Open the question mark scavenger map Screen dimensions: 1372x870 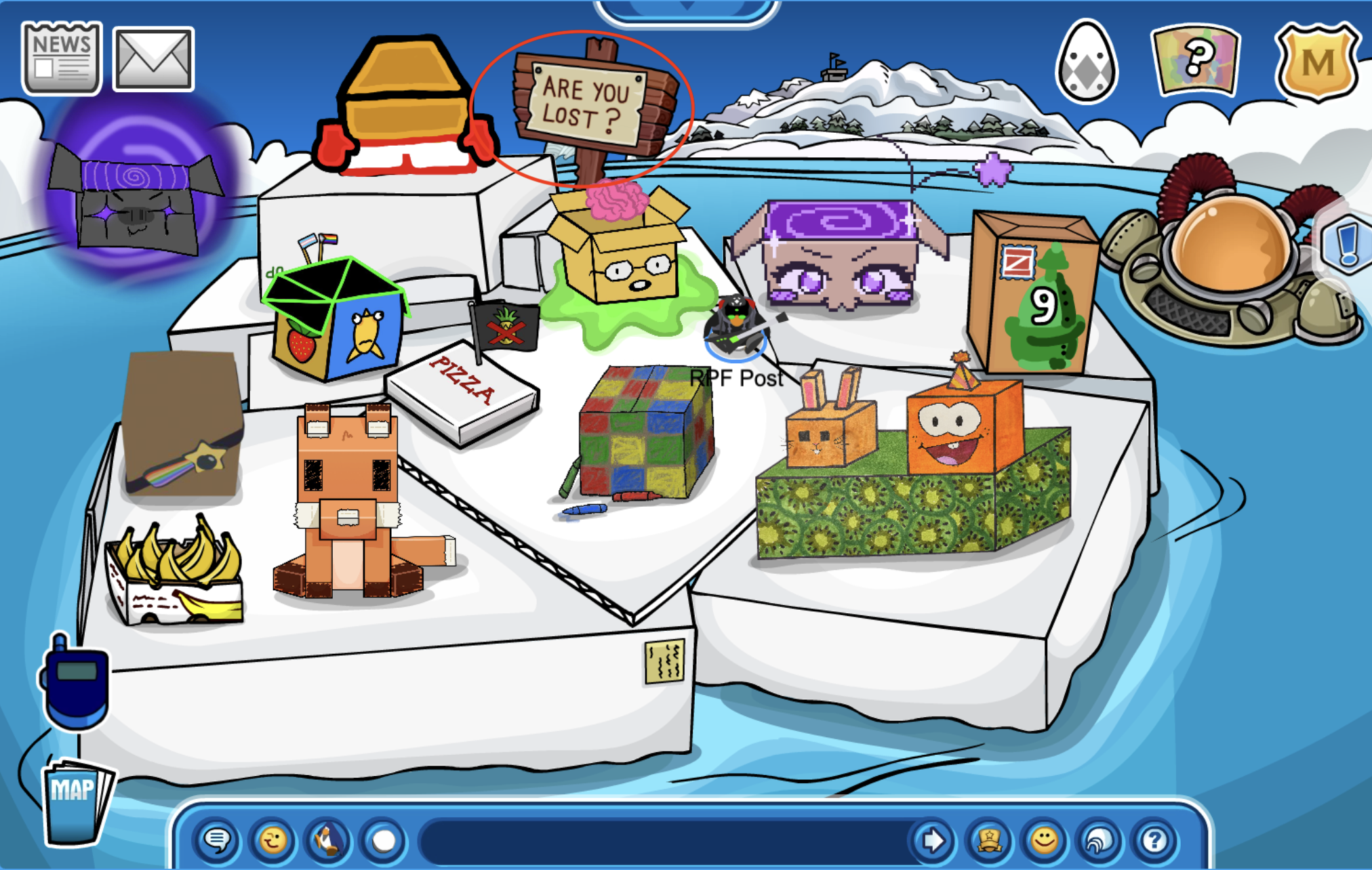pos(1196,61)
